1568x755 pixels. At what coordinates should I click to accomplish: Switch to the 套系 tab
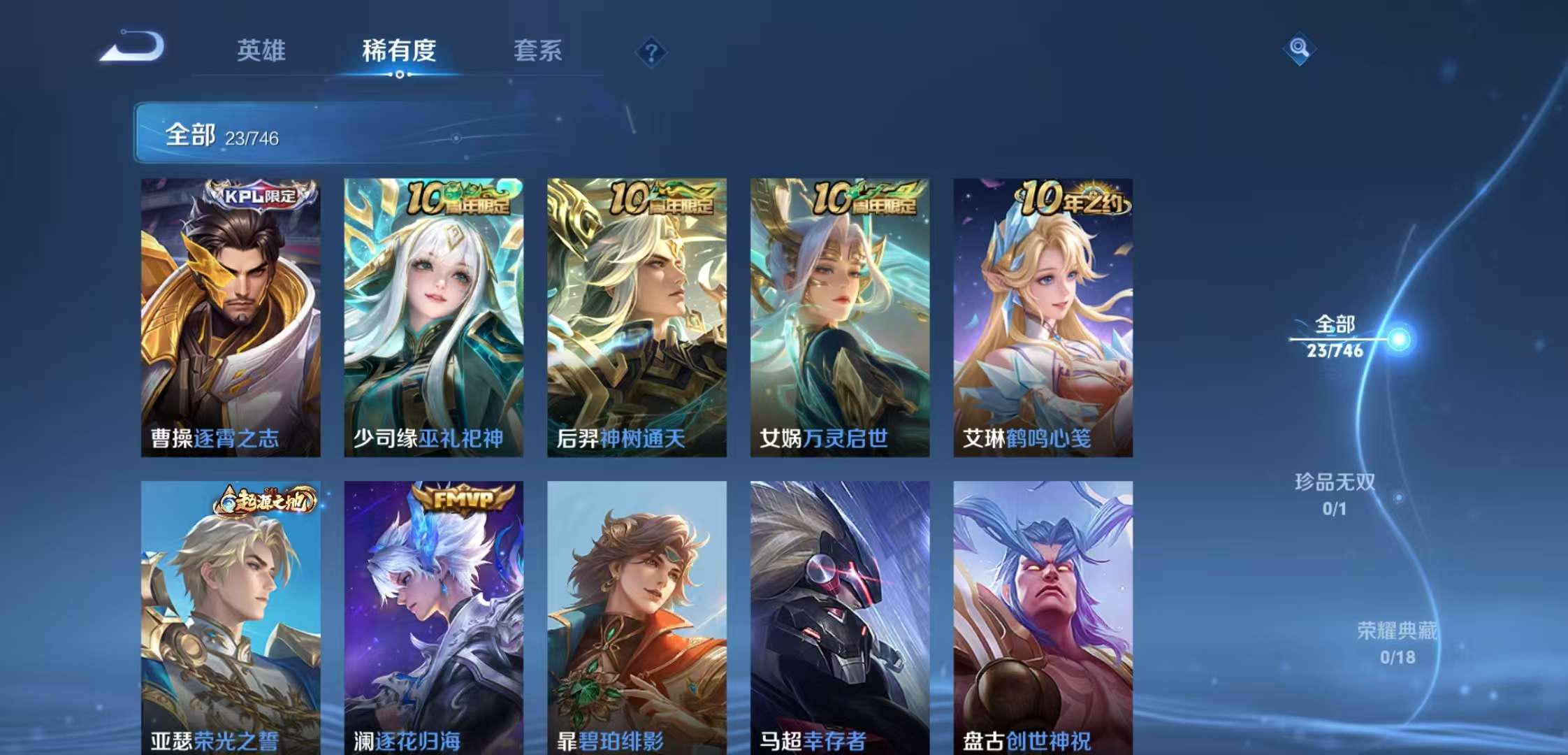tap(539, 52)
